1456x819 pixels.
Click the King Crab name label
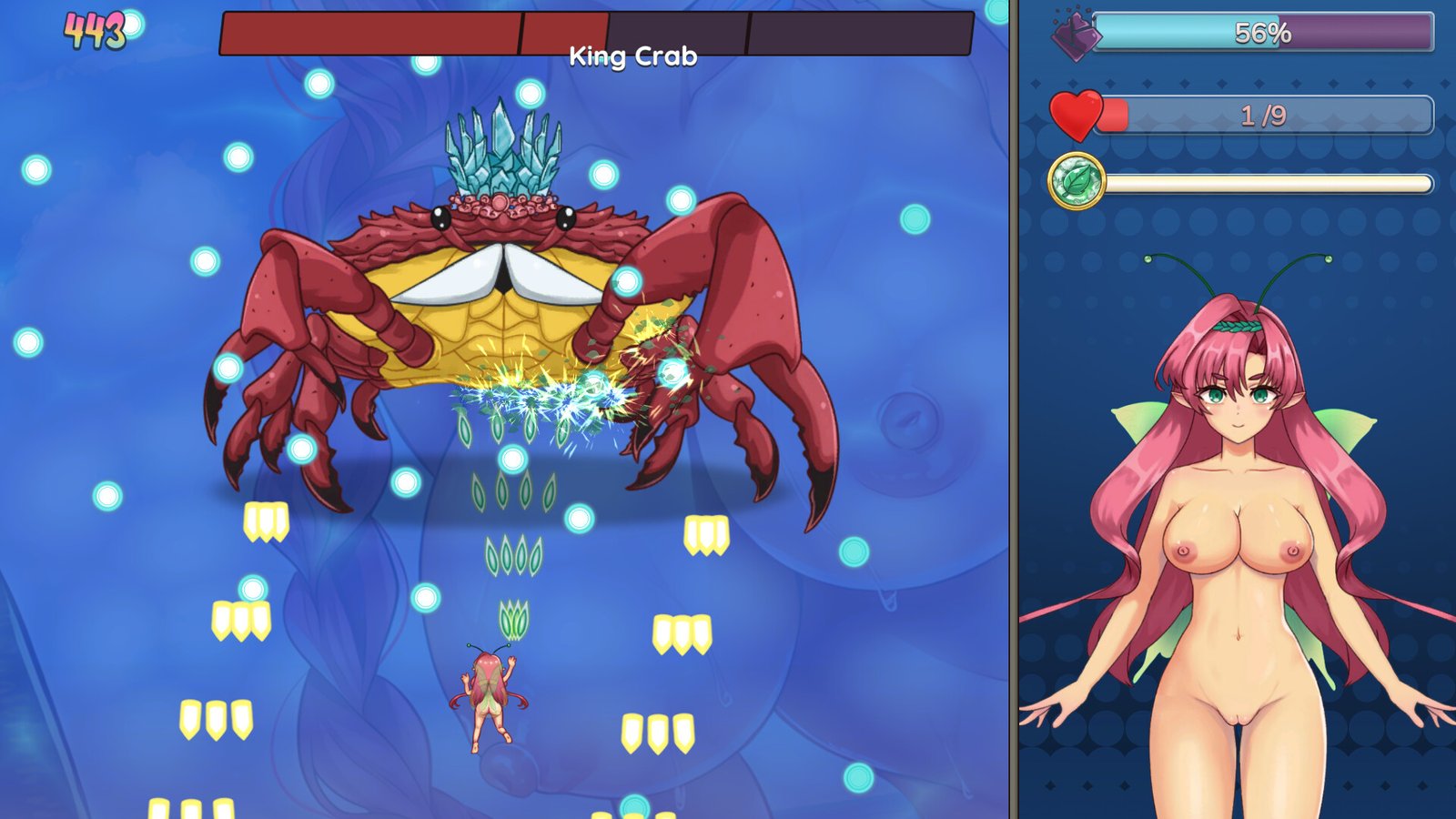point(634,56)
